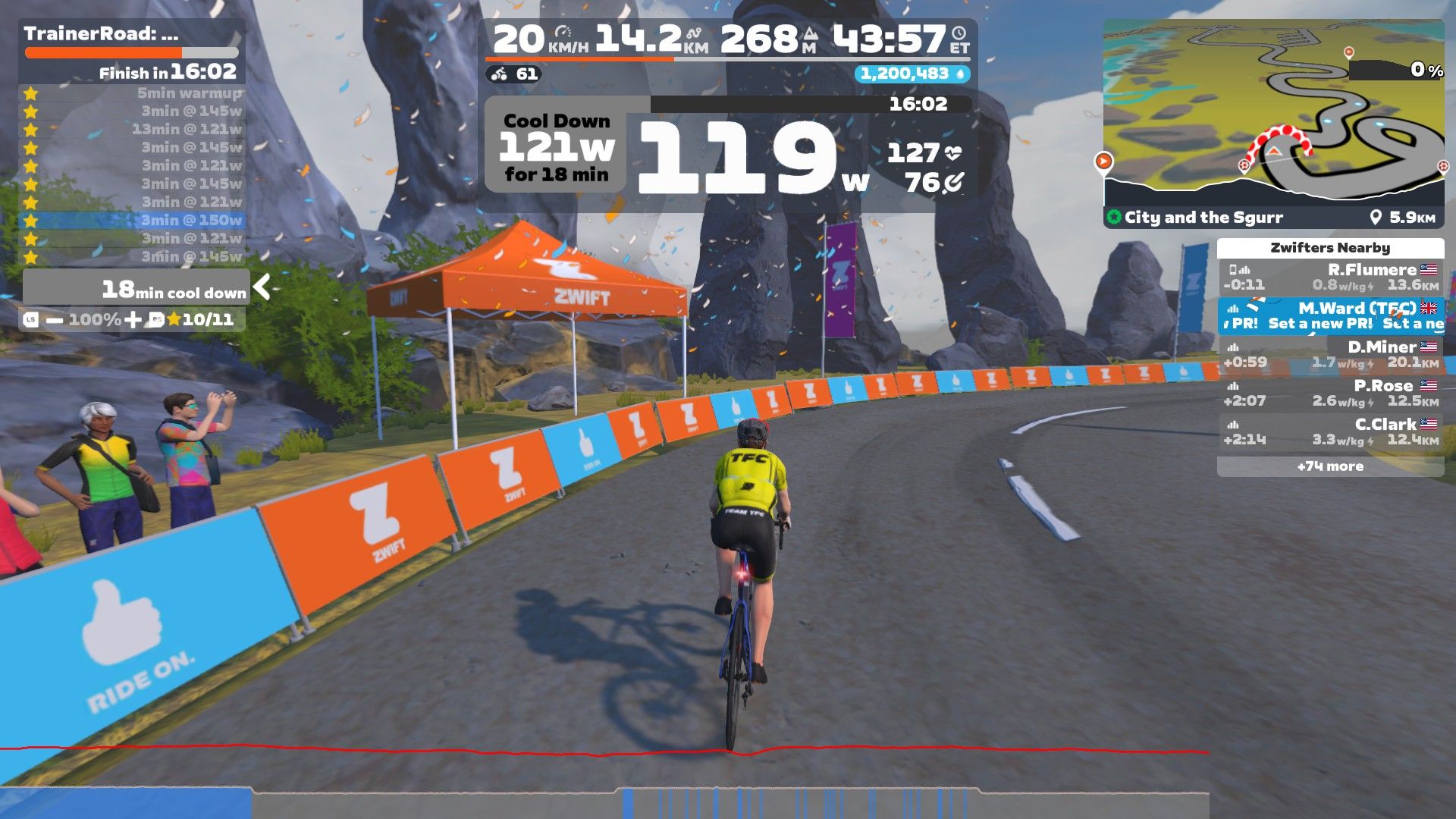Viewport: 1456px width, 819px height.
Task: Collapse the workout panel with the arrow
Action: (x=262, y=287)
